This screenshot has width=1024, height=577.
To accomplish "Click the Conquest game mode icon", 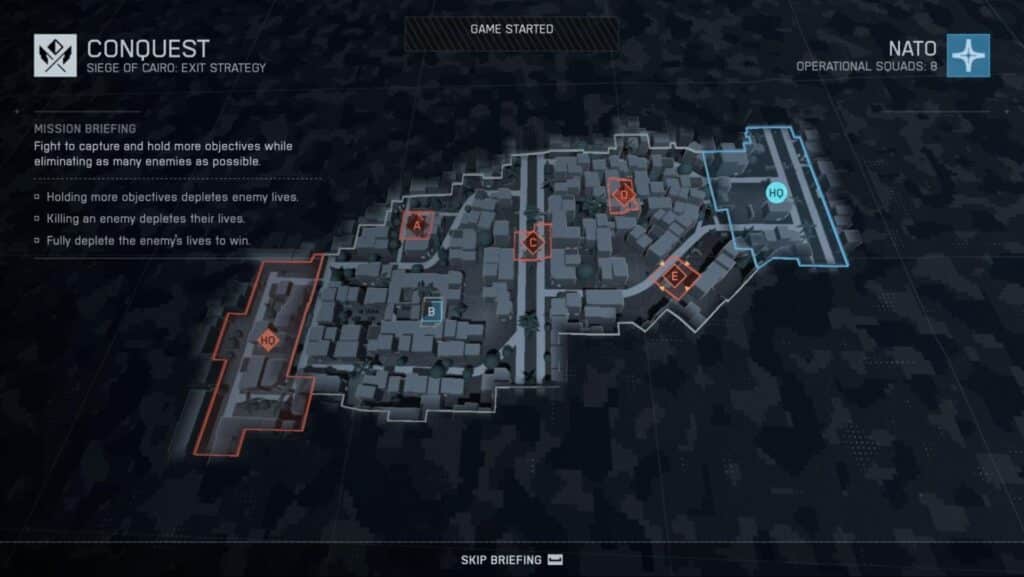I will (55, 55).
